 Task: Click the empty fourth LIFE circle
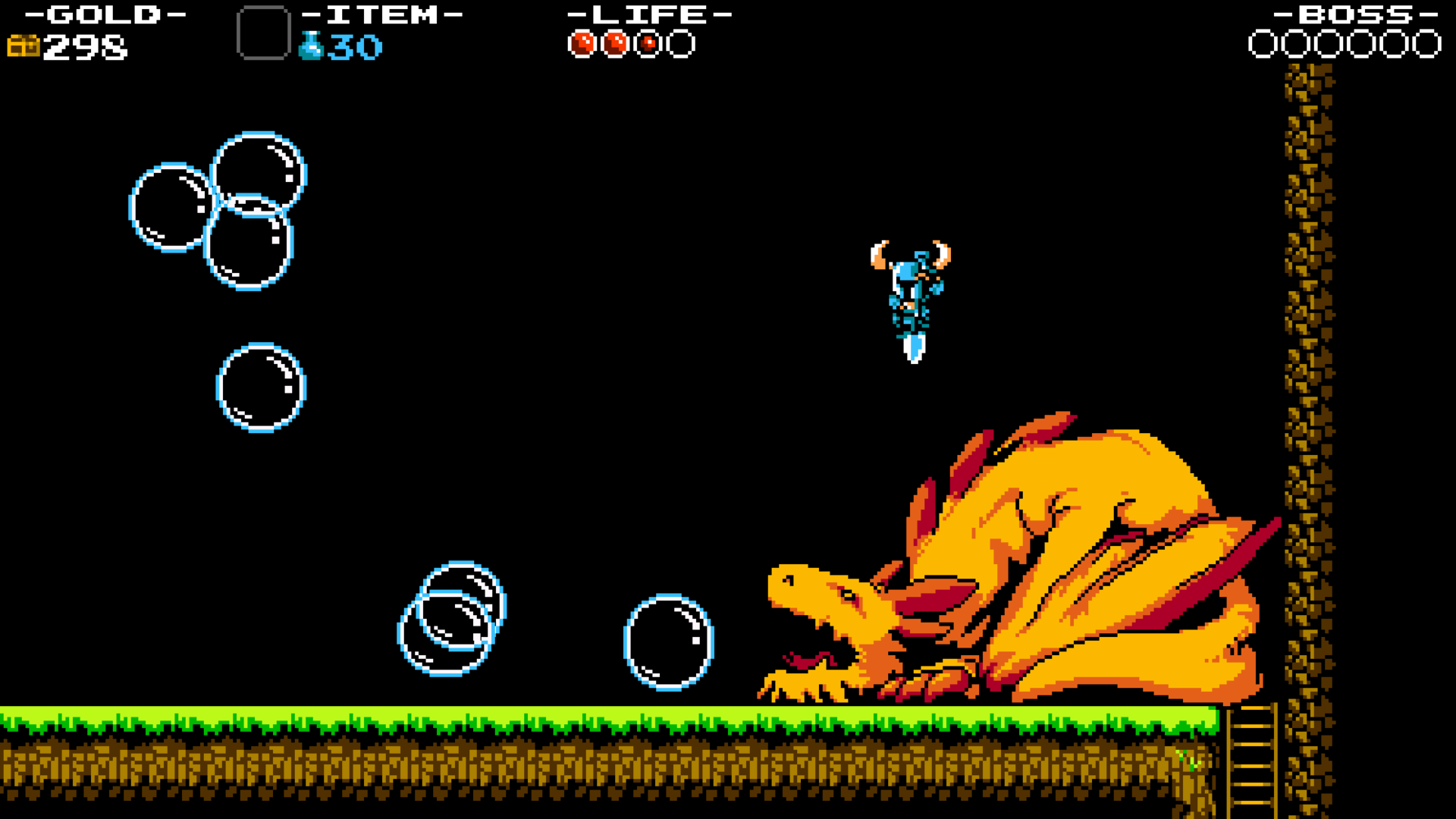pos(680,43)
